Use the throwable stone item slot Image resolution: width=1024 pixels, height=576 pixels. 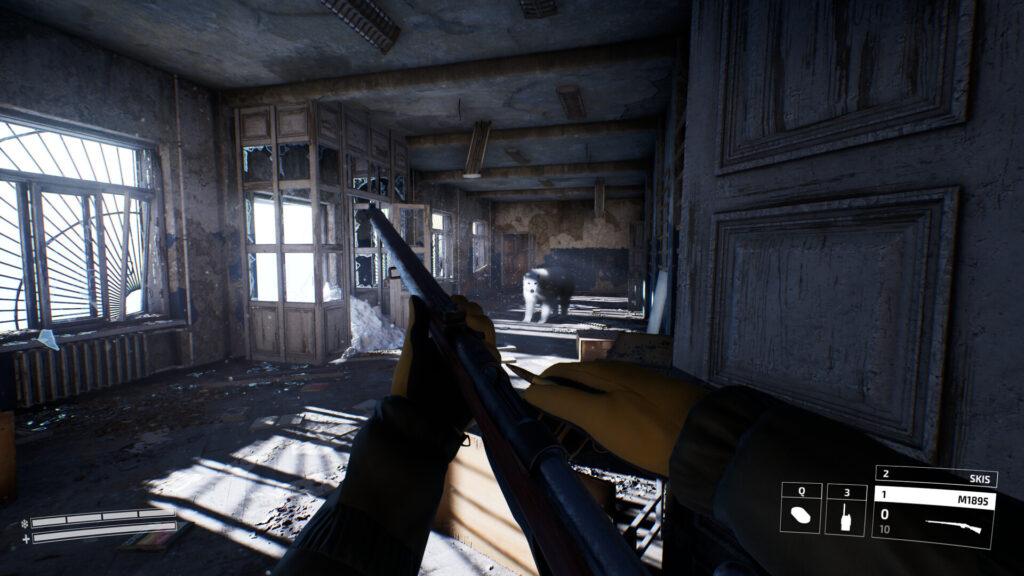click(801, 516)
